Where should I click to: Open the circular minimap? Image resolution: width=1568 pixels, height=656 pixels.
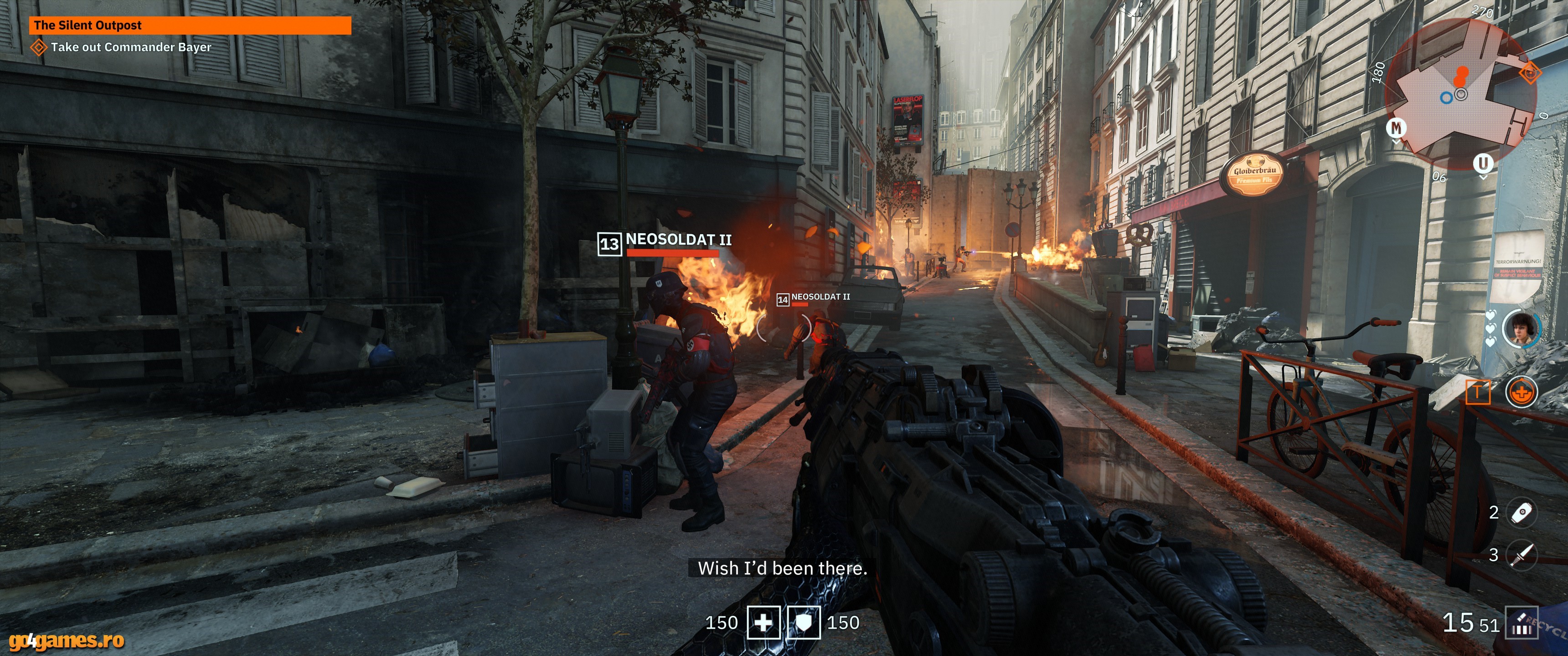[x=1461, y=94]
